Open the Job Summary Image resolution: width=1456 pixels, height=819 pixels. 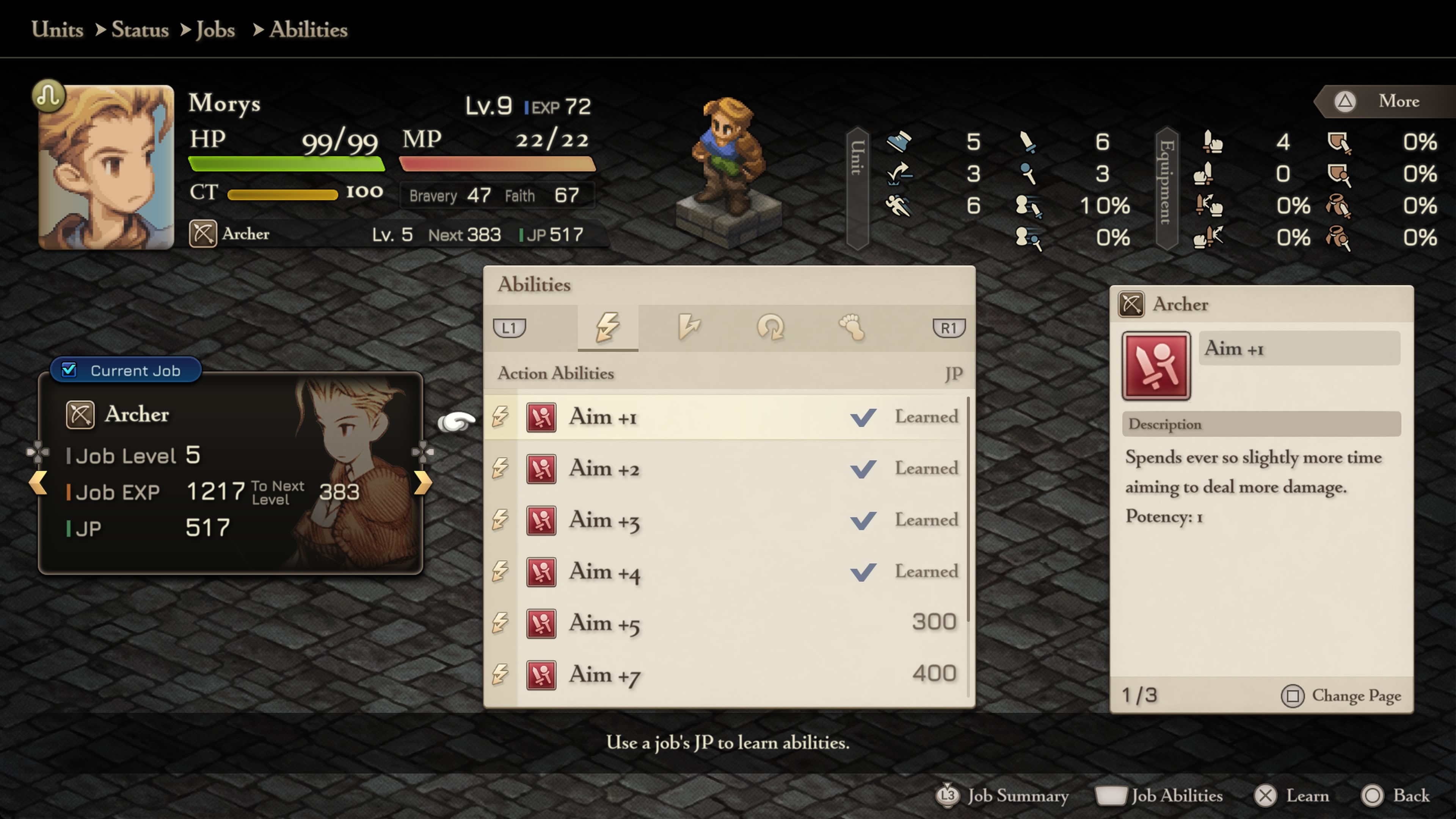pos(1002,796)
